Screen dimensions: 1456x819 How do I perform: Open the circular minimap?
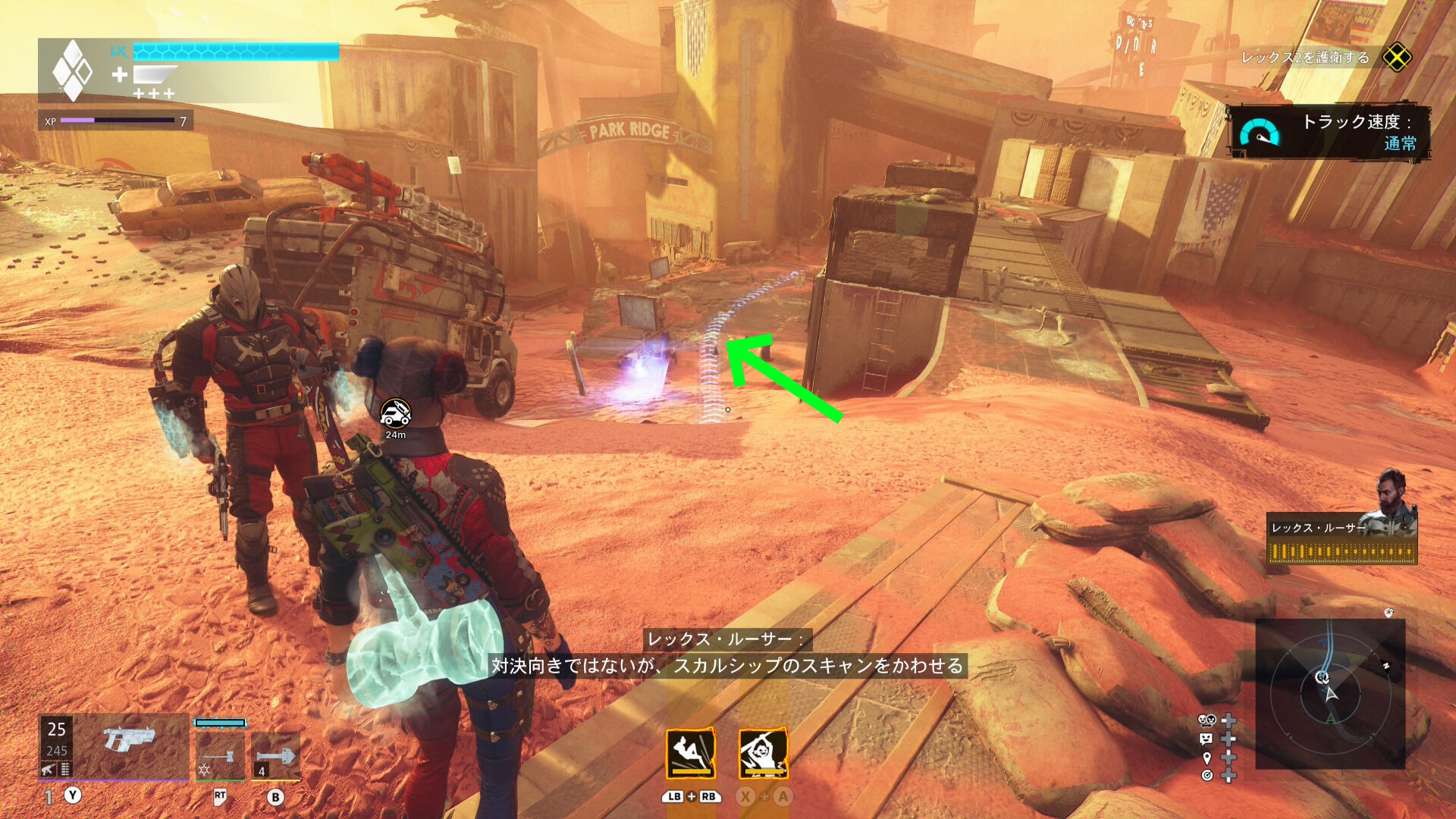(x=1329, y=694)
